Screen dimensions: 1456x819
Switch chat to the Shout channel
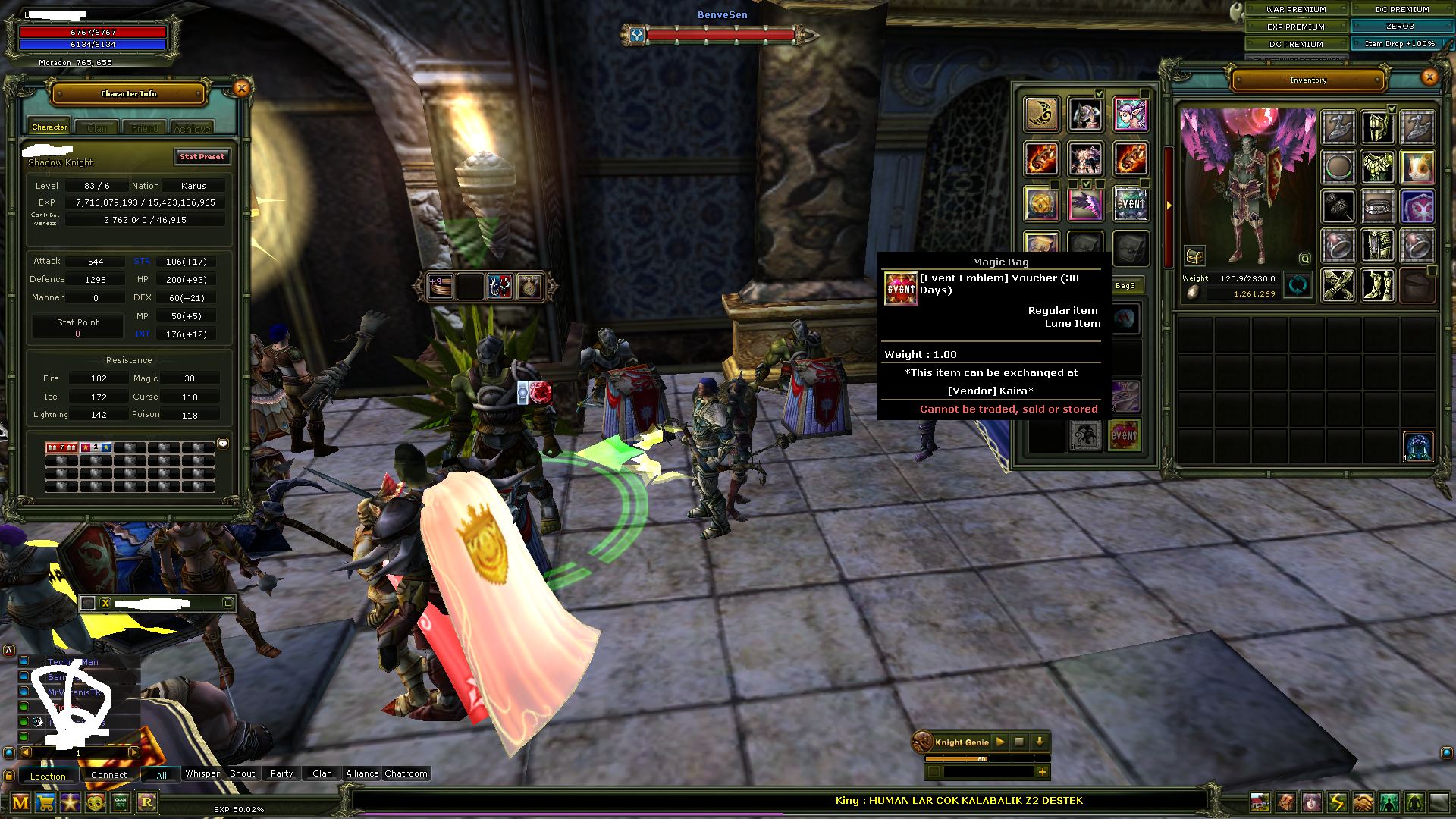click(243, 773)
